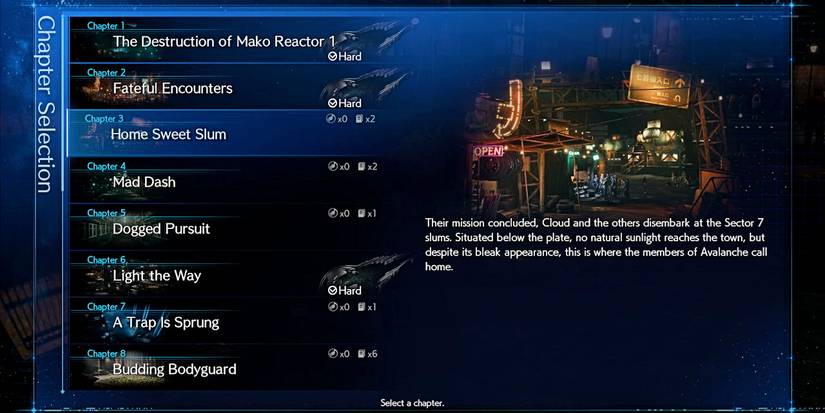
Task: Select Chapter 1 The Destruction of Mako Reactor 1
Action: pos(225,40)
